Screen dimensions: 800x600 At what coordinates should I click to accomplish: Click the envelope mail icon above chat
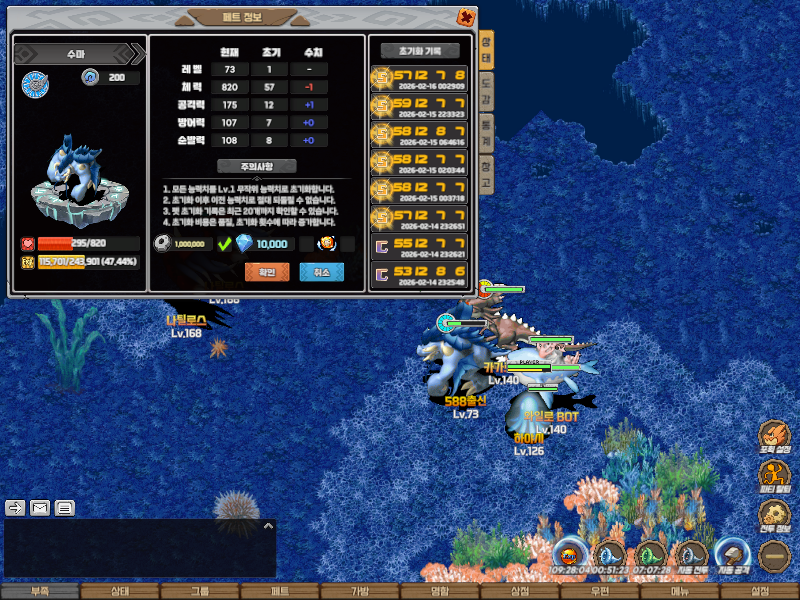click(40, 507)
